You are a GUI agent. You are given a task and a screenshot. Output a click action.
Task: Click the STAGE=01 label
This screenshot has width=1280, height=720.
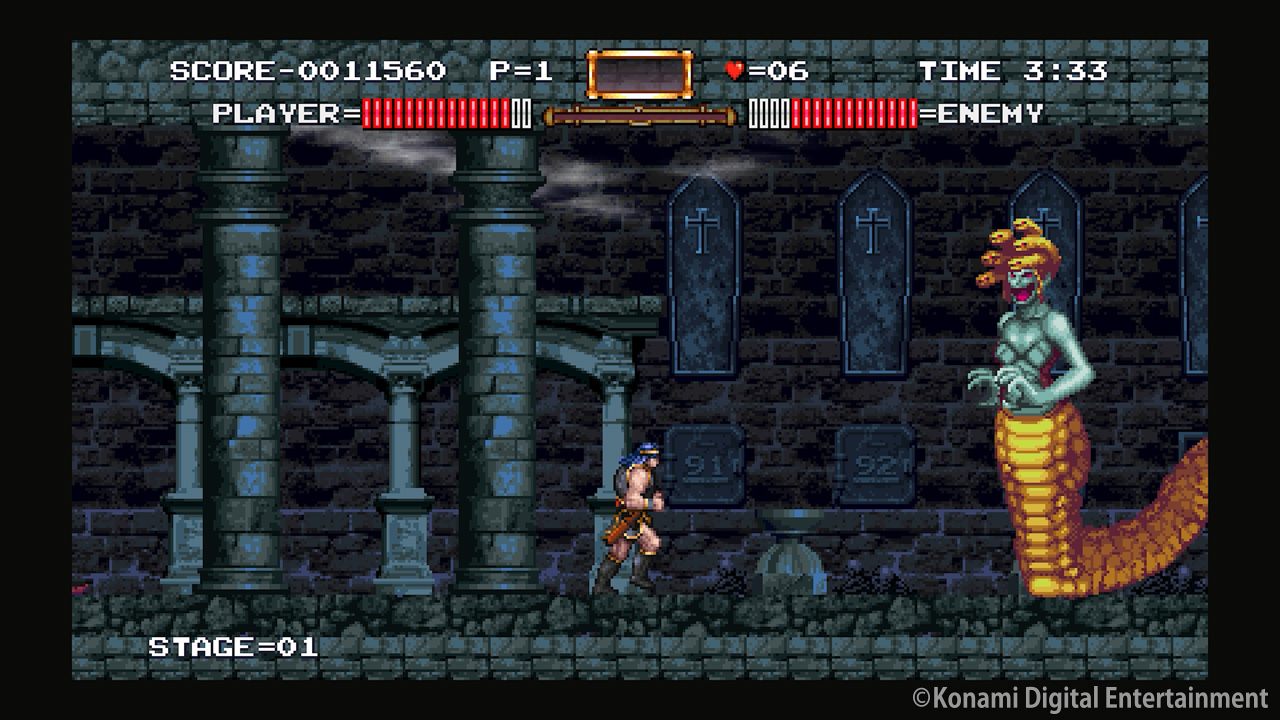pos(235,647)
